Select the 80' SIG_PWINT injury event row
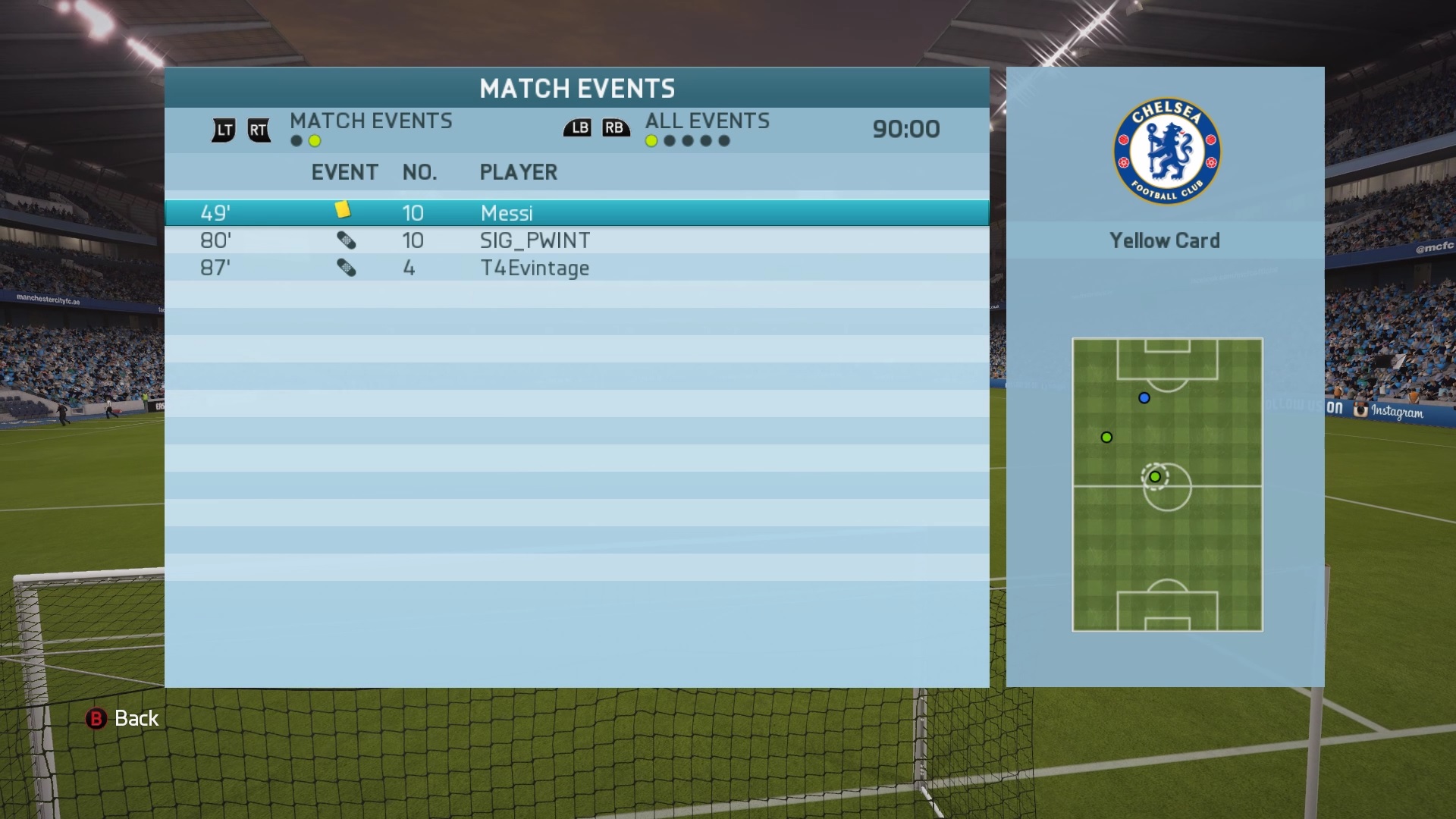The height and width of the screenshot is (819, 1456). (576, 240)
